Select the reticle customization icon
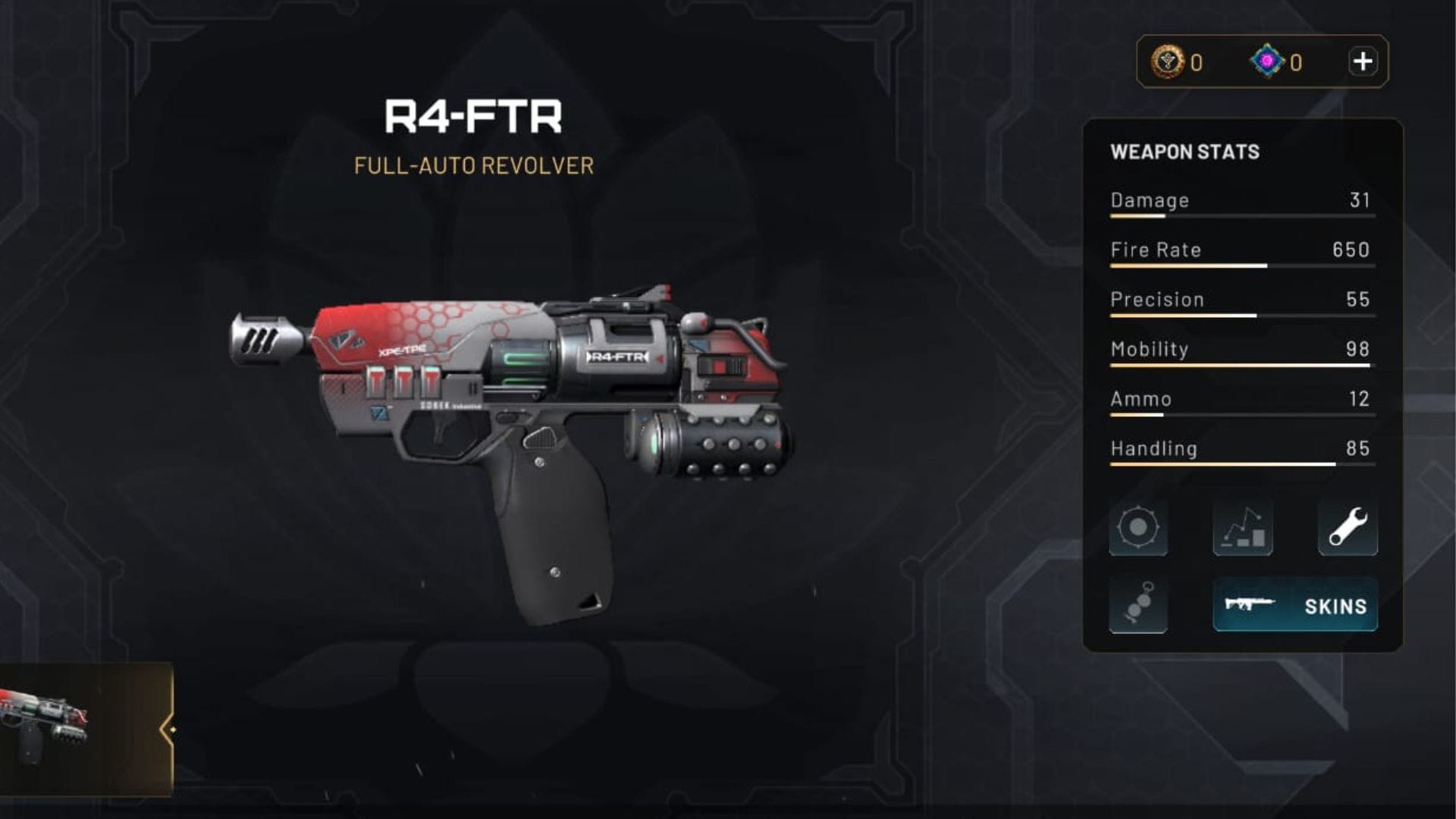The width and height of the screenshot is (1456, 819). pos(1139,528)
